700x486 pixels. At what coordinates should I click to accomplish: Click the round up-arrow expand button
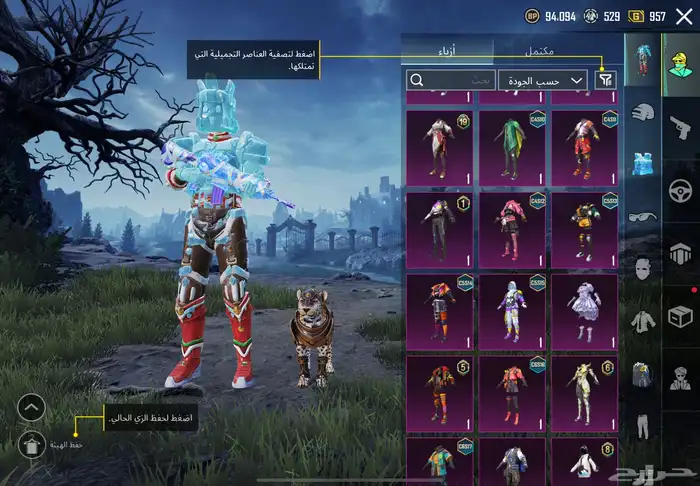[x=32, y=407]
